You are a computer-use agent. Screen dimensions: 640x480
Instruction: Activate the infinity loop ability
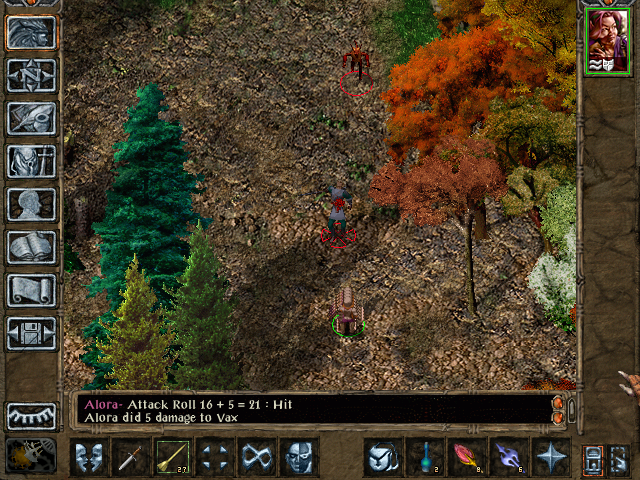pyautogui.click(x=258, y=457)
